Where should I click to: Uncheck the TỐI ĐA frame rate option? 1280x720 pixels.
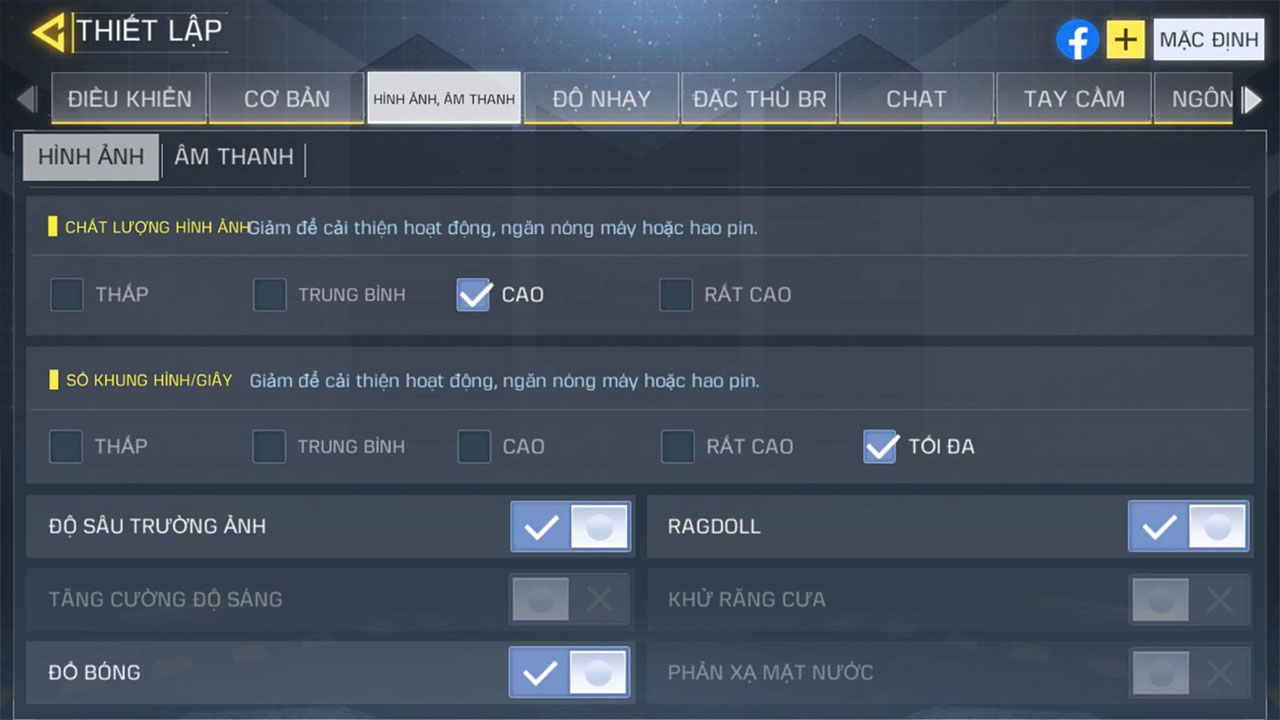(x=880, y=446)
